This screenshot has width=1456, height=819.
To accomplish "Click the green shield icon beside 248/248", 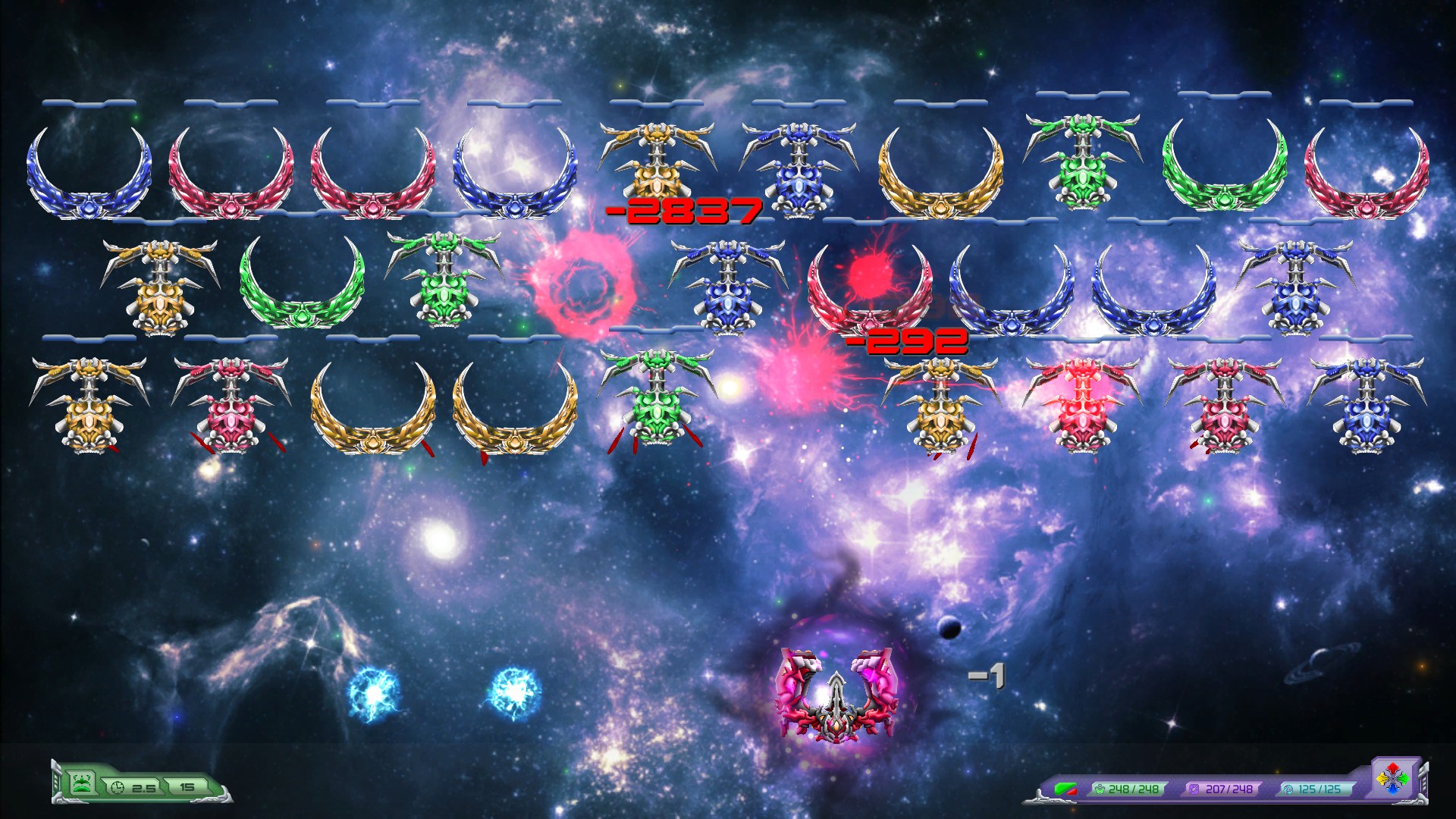I will coord(1100,789).
